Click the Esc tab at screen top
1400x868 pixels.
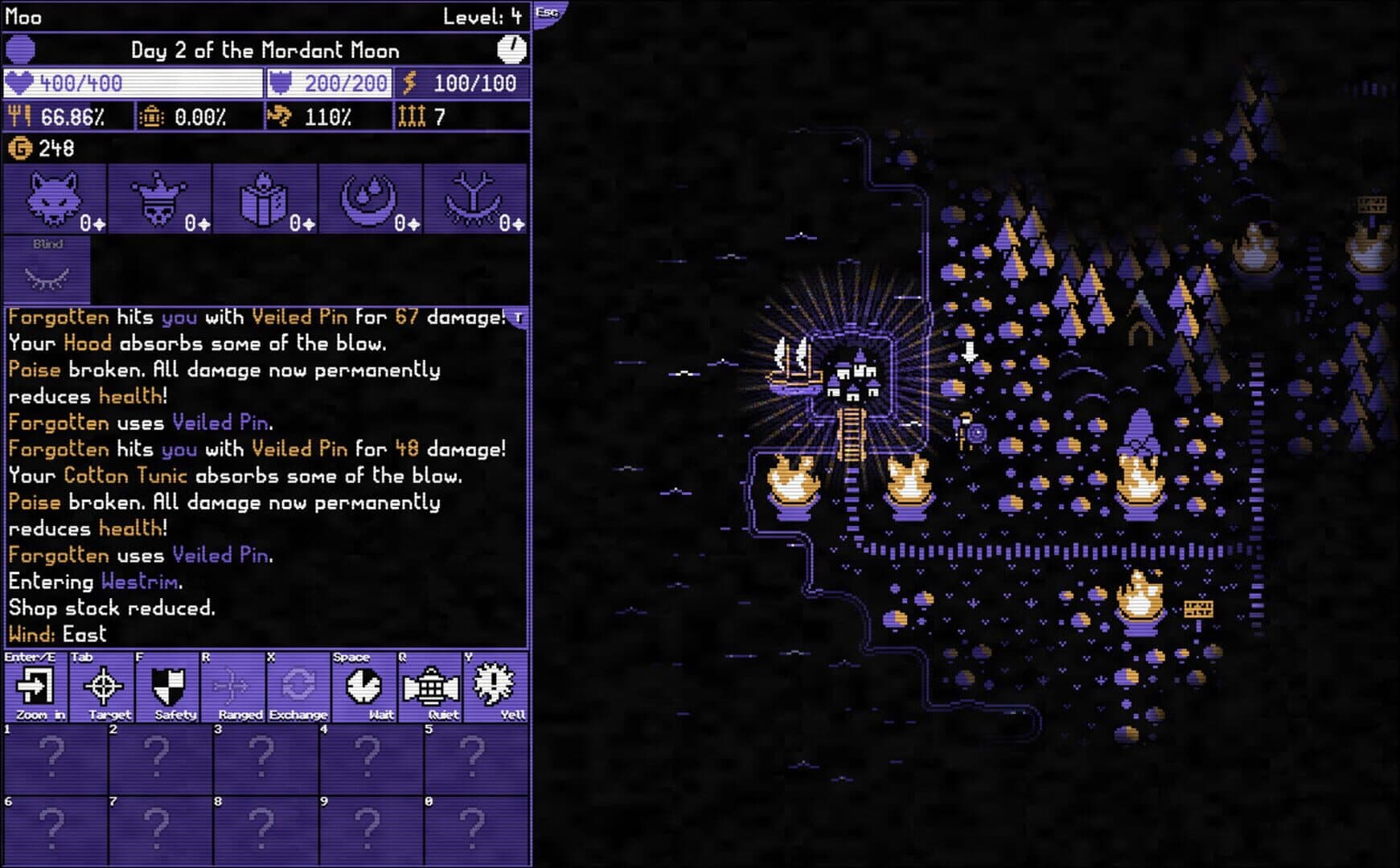coord(548,11)
